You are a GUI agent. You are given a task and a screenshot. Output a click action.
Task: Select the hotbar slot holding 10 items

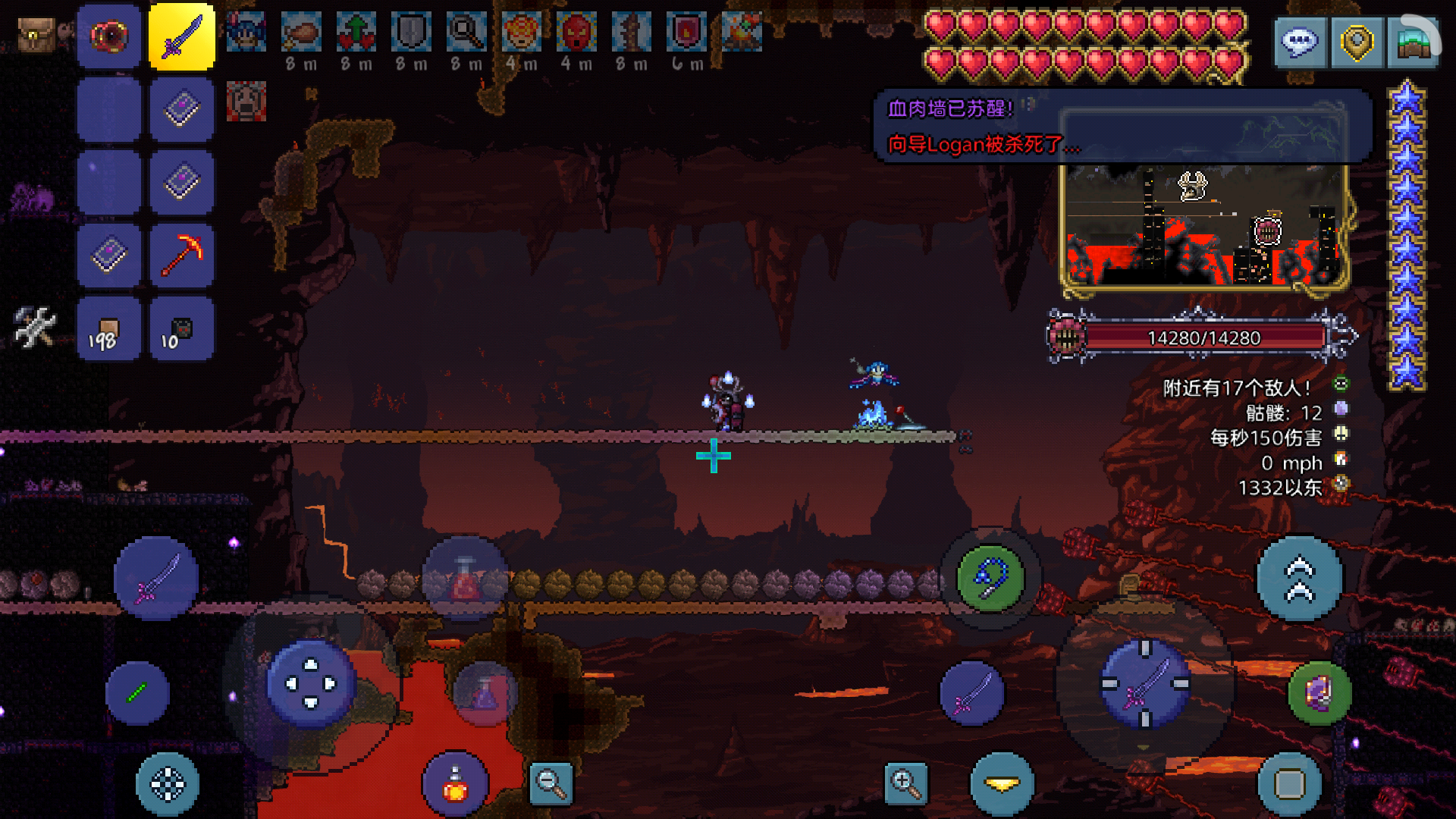pyautogui.click(x=182, y=329)
